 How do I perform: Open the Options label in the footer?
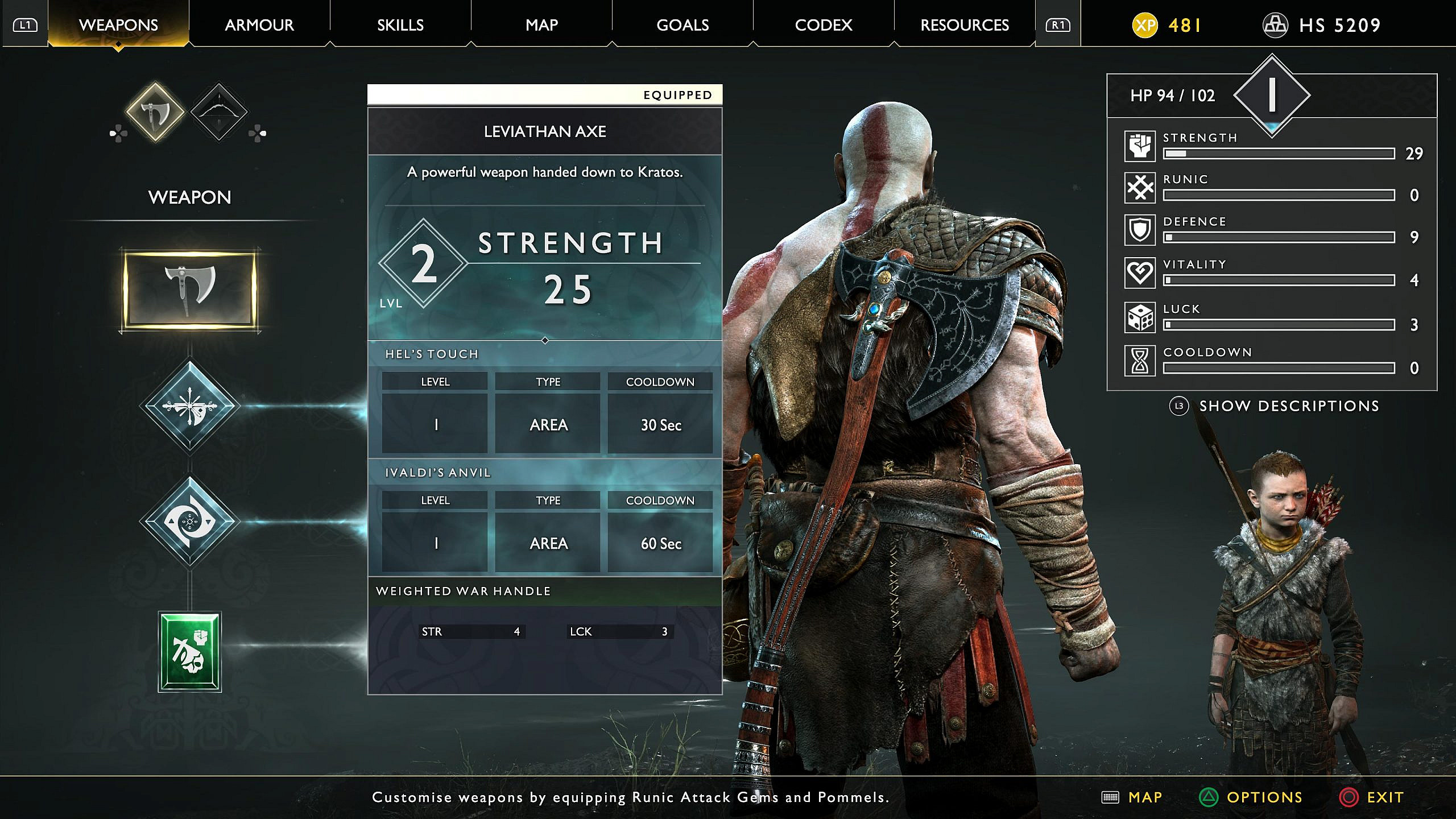[1264, 797]
